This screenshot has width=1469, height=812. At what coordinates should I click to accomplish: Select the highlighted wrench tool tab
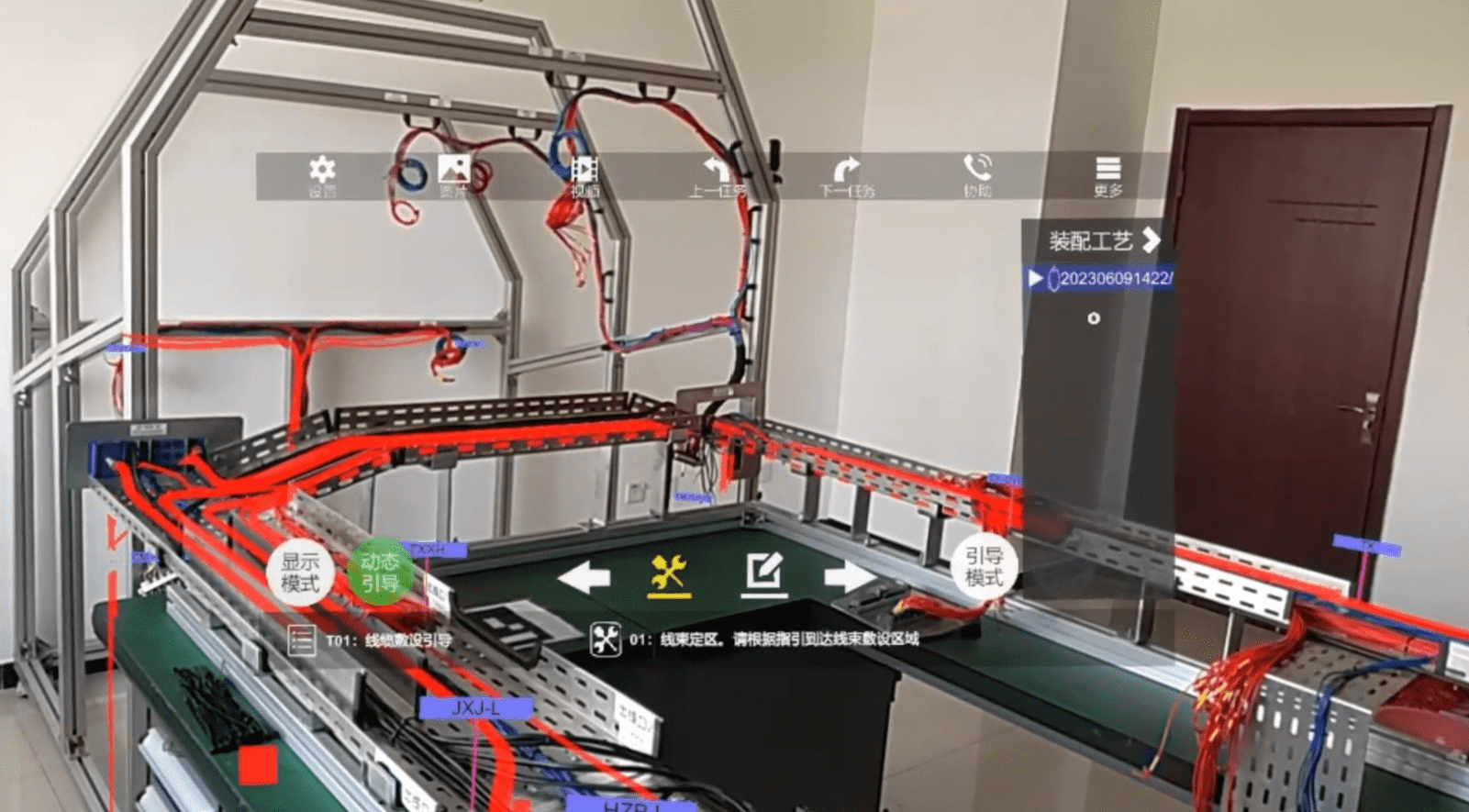pyautogui.click(x=669, y=574)
